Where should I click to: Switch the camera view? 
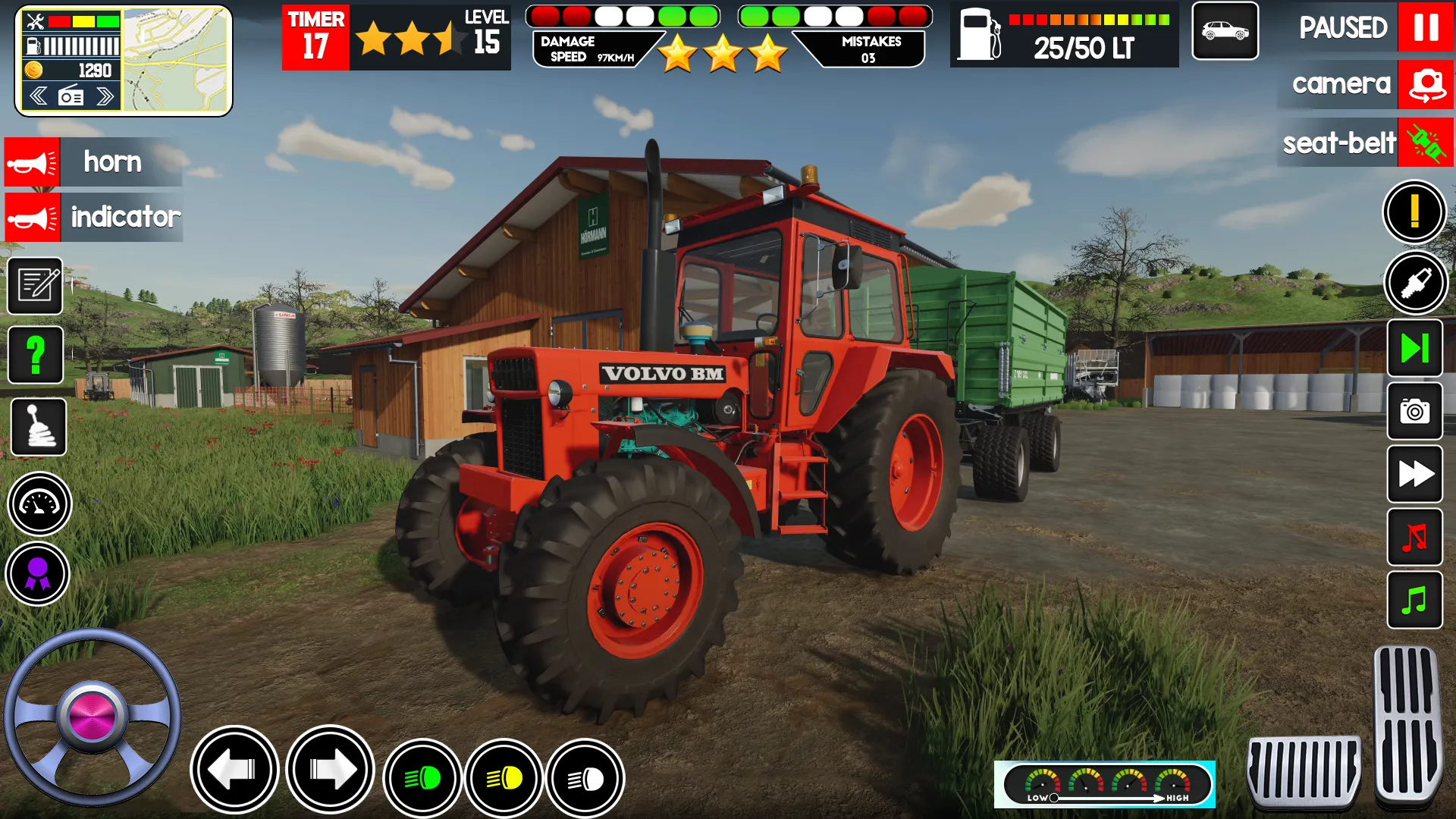[1426, 84]
